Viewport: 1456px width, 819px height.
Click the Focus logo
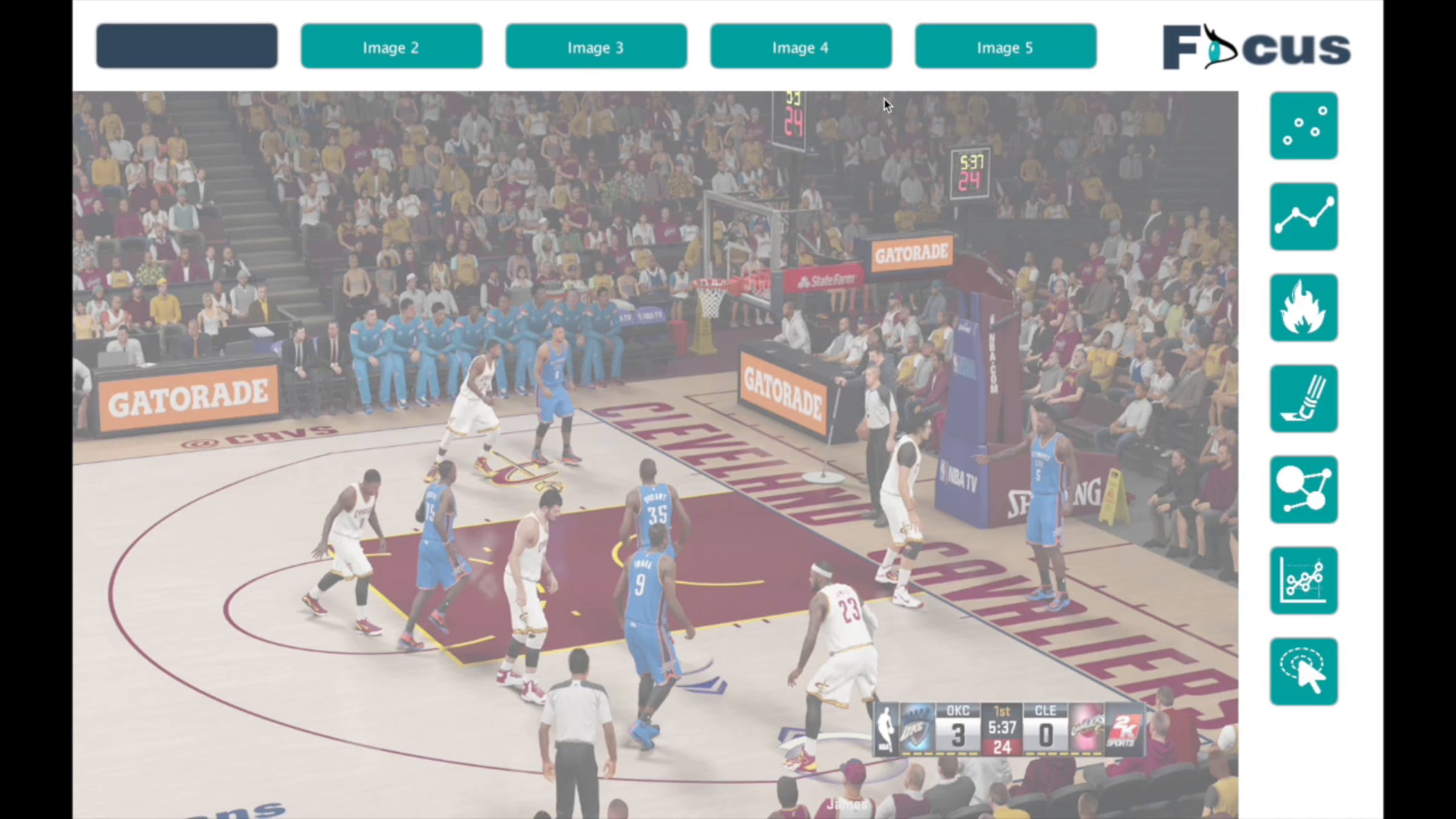pyautogui.click(x=1256, y=47)
